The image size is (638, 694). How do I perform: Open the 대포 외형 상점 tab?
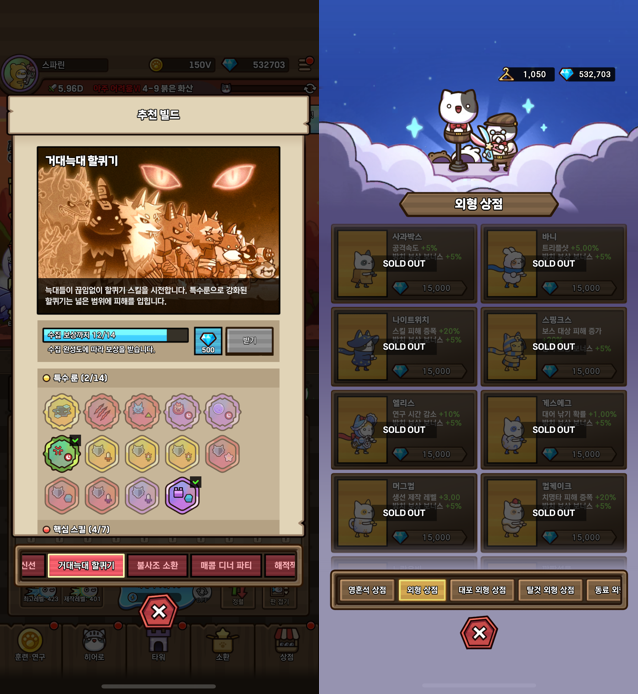(x=481, y=590)
